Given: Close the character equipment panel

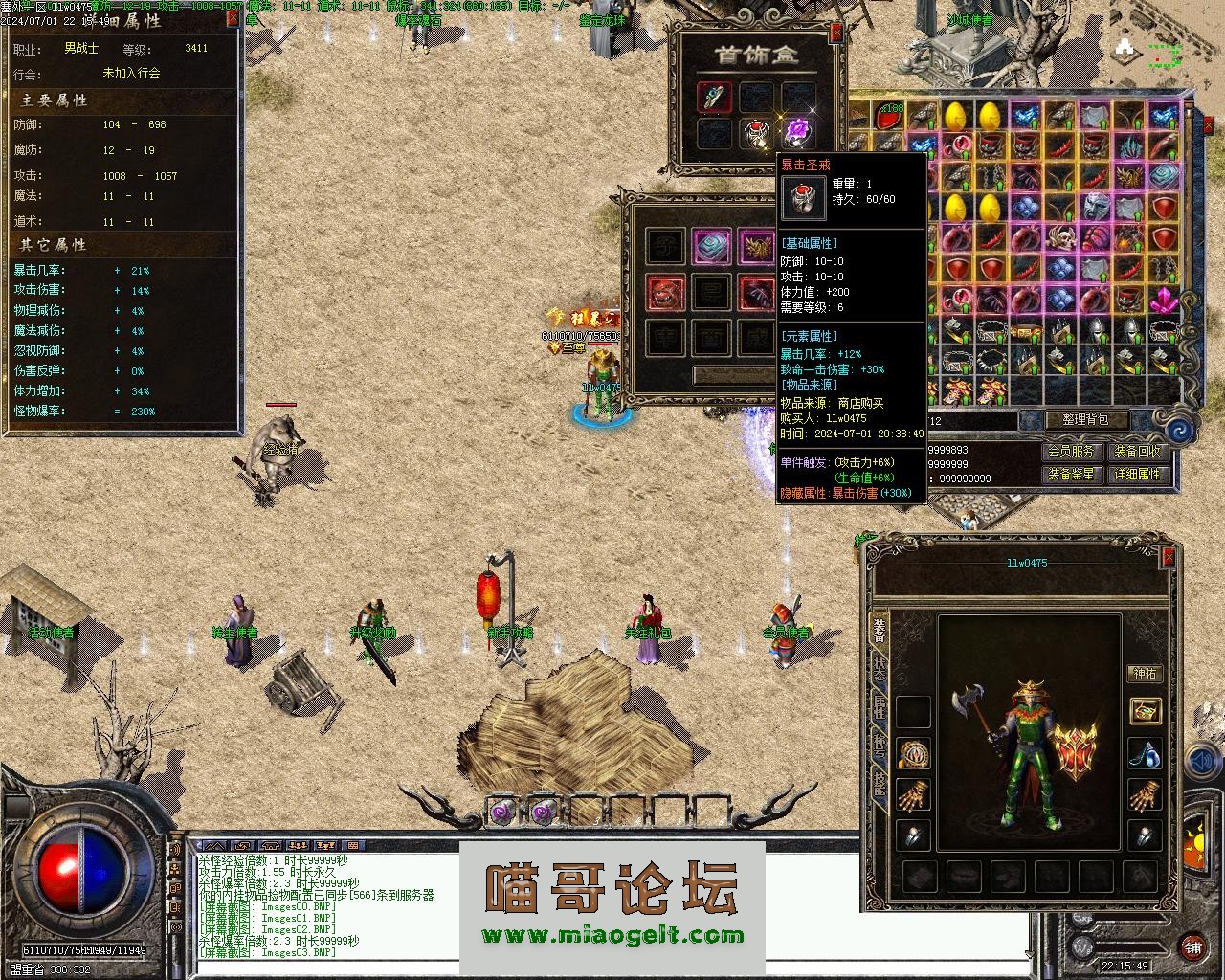Looking at the screenshot, I should (x=1168, y=558).
